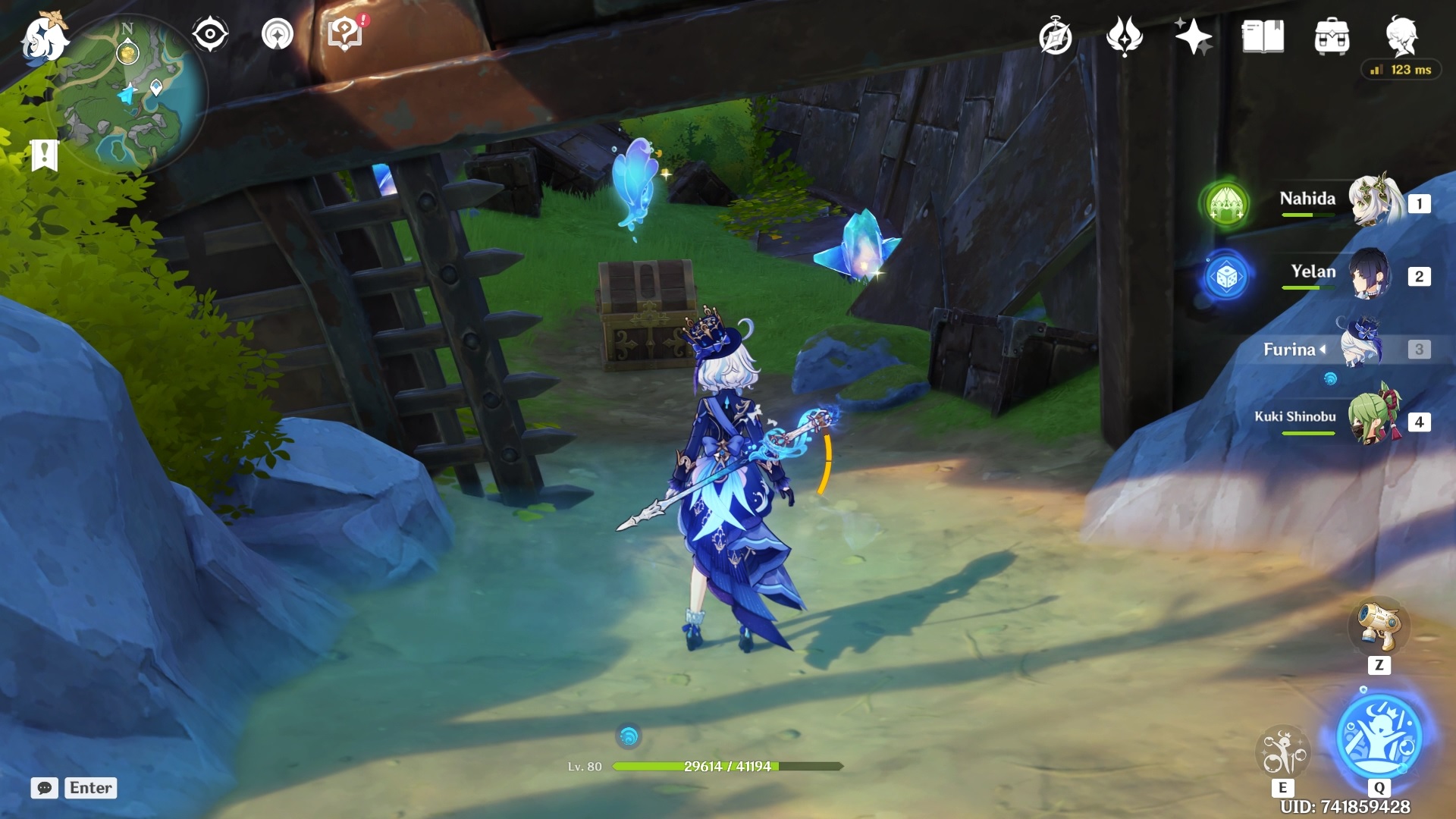Open the chat speech bubble

click(44, 788)
